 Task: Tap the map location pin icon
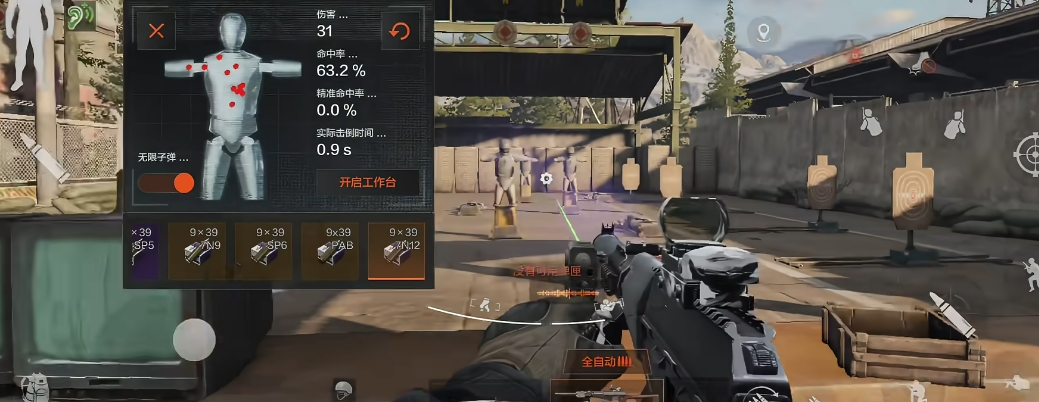(x=765, y=33)
